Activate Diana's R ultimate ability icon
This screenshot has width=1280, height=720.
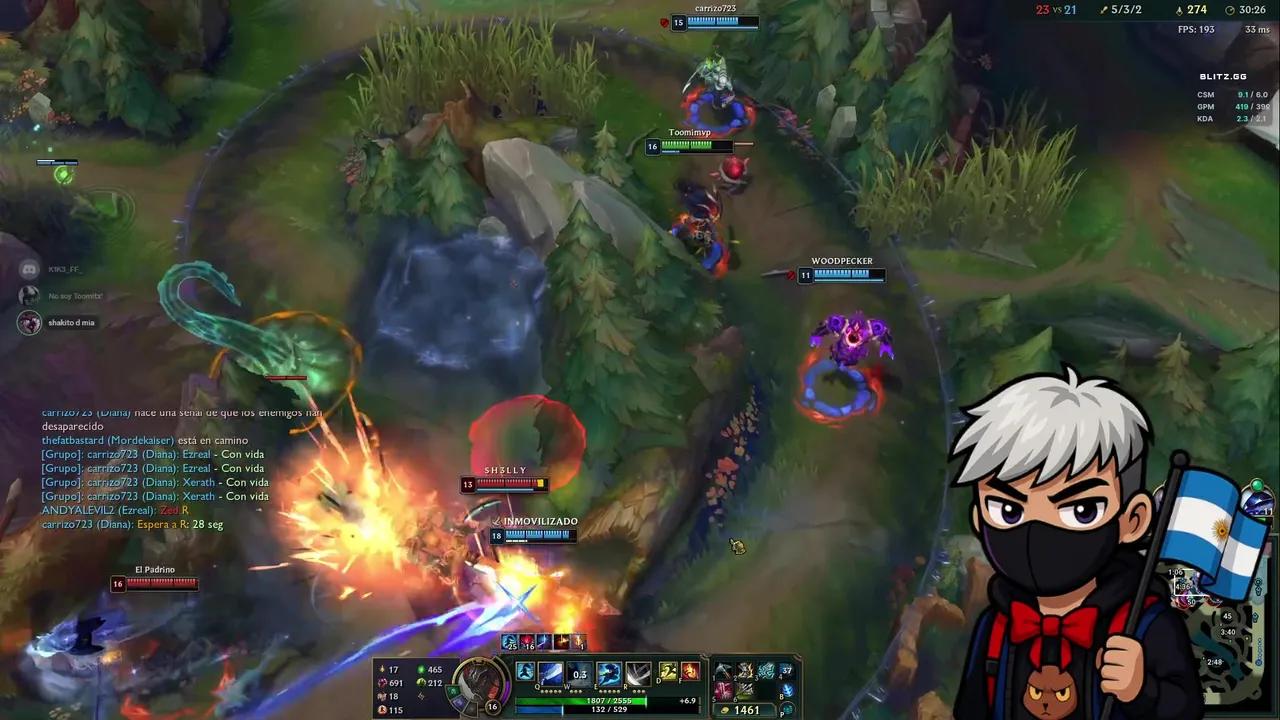coord(637,673)
